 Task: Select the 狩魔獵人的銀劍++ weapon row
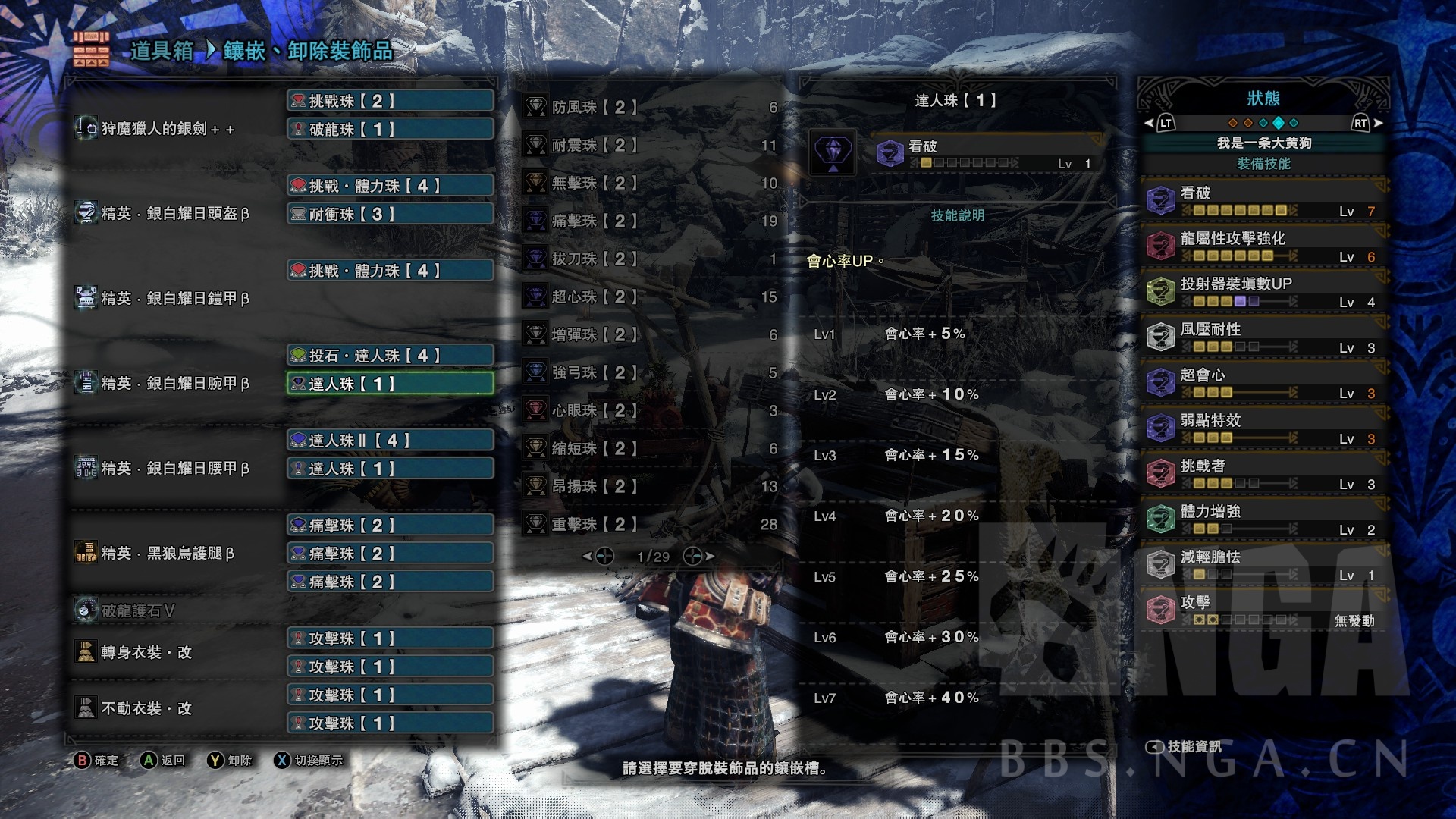(168, 129)
